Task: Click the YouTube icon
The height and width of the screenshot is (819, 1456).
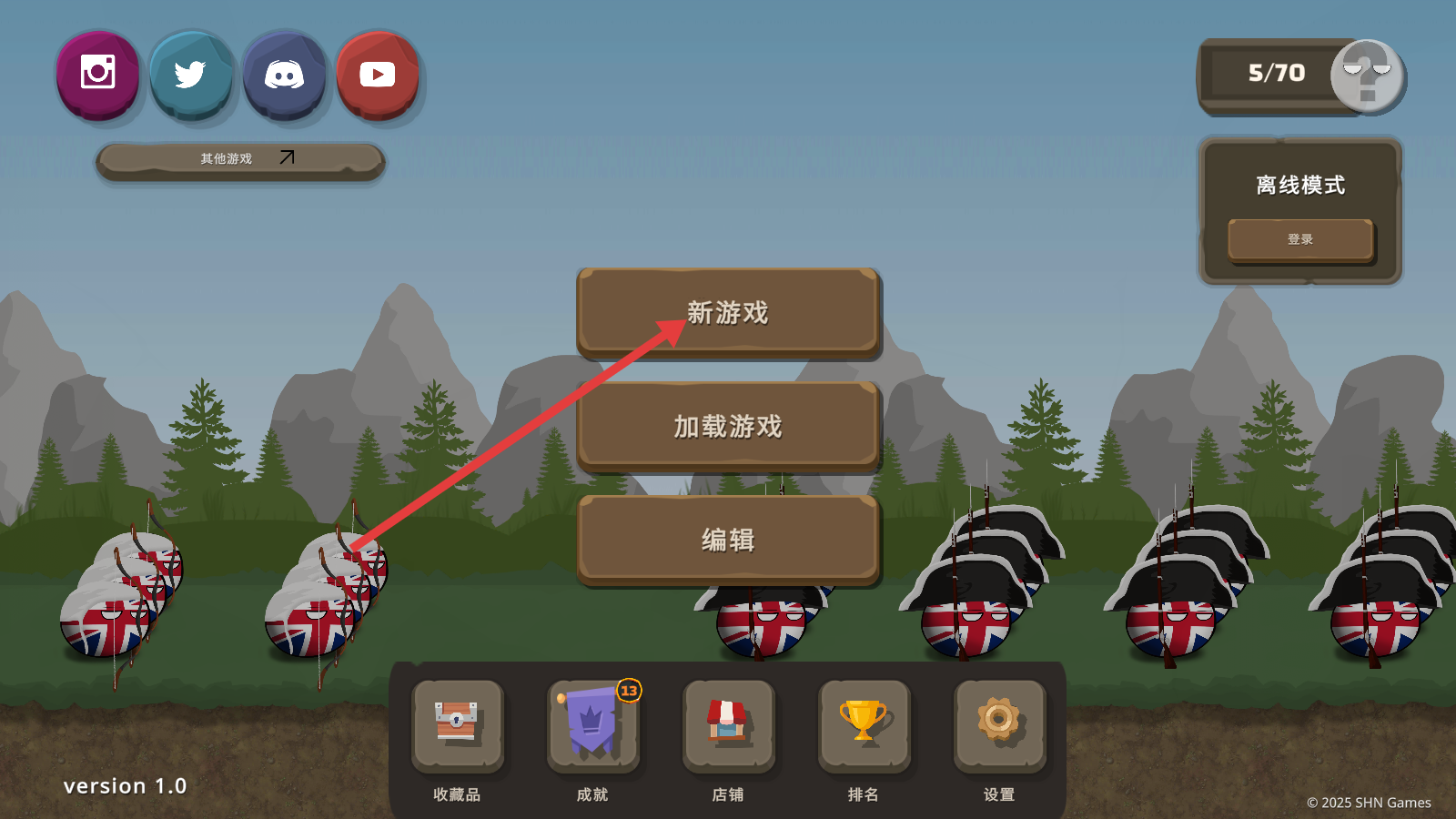Action: tap(377, 75)
